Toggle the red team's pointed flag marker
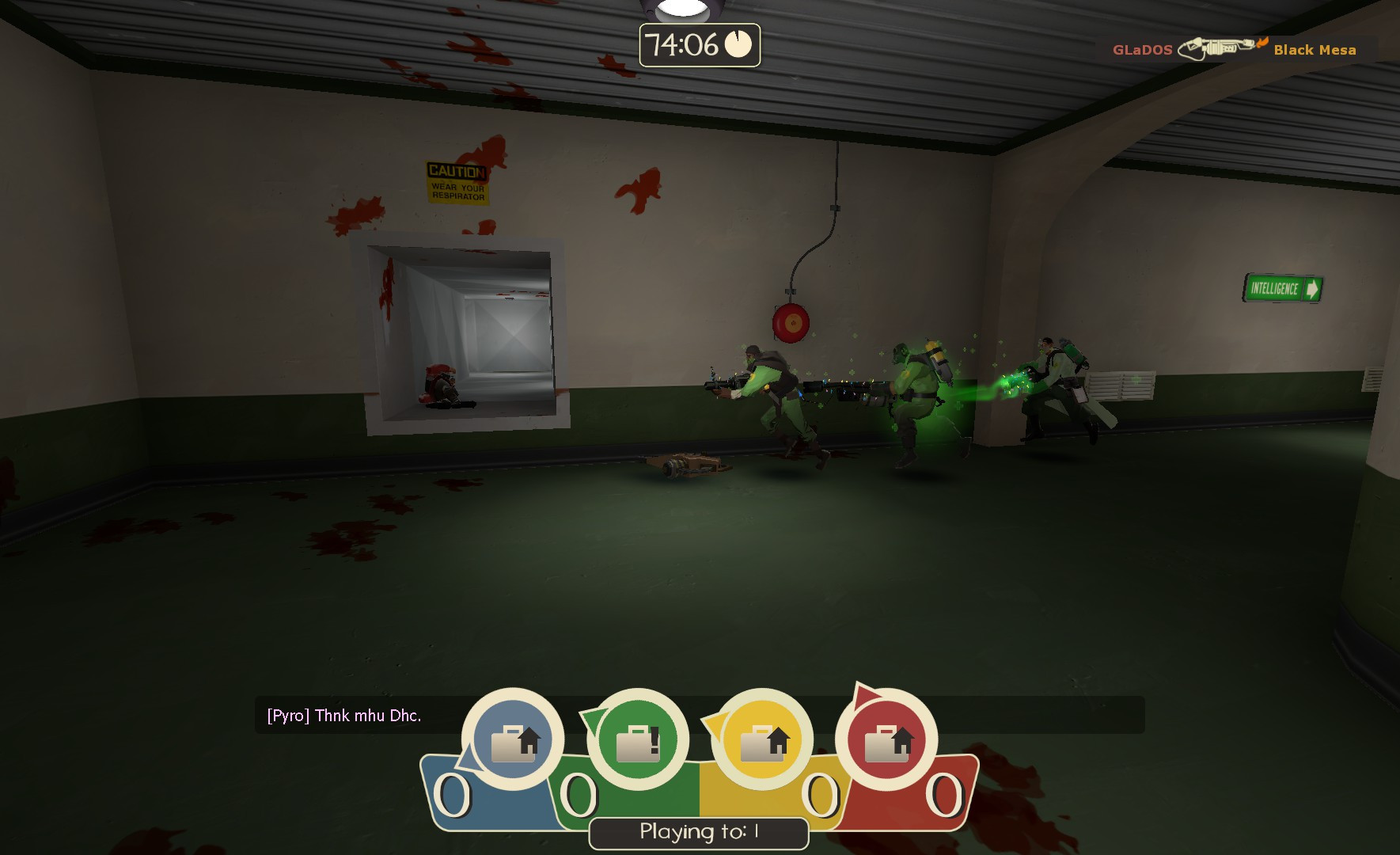 click(866, 697)
